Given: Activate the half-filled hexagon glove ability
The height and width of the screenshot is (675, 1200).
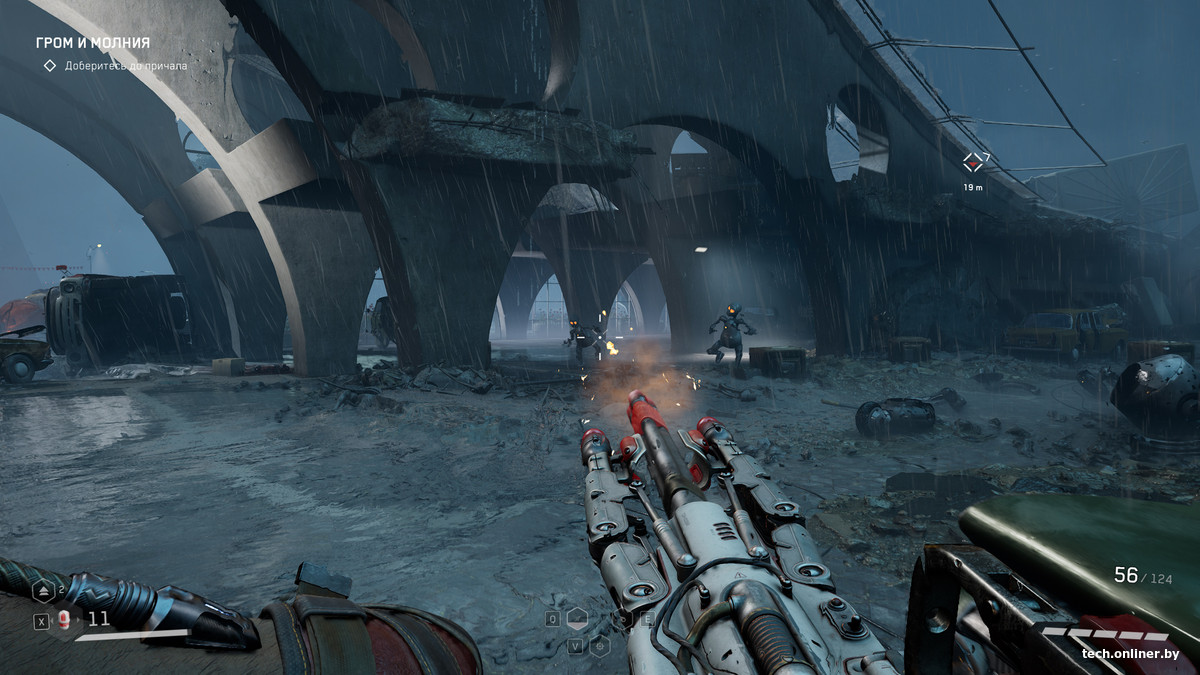Looking at the screenshot, I should click(577, 618).
